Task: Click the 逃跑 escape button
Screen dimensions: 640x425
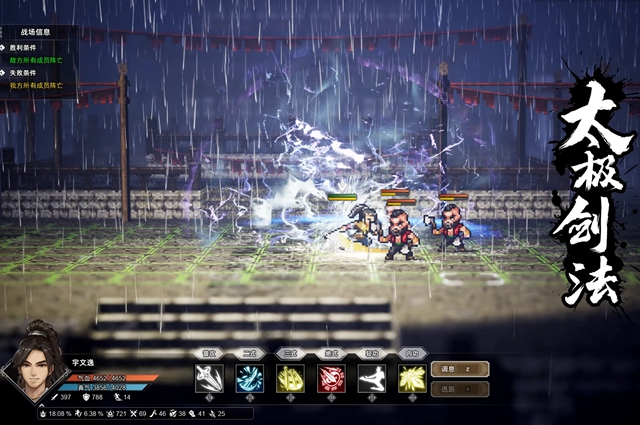Action: (459, 388)
